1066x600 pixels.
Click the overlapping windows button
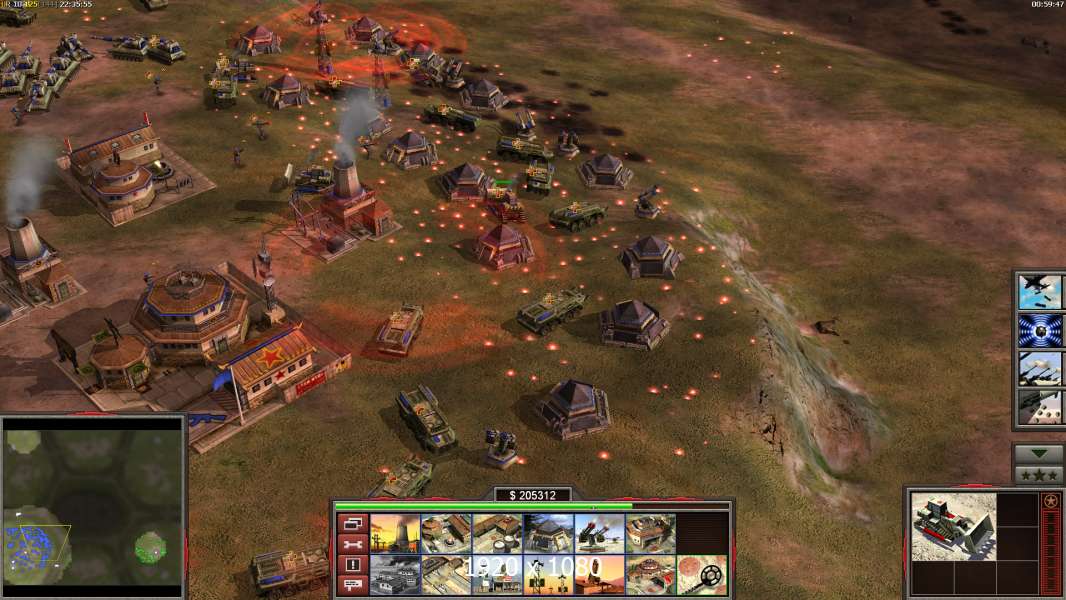pyautogui.click(x=352, y=523)
